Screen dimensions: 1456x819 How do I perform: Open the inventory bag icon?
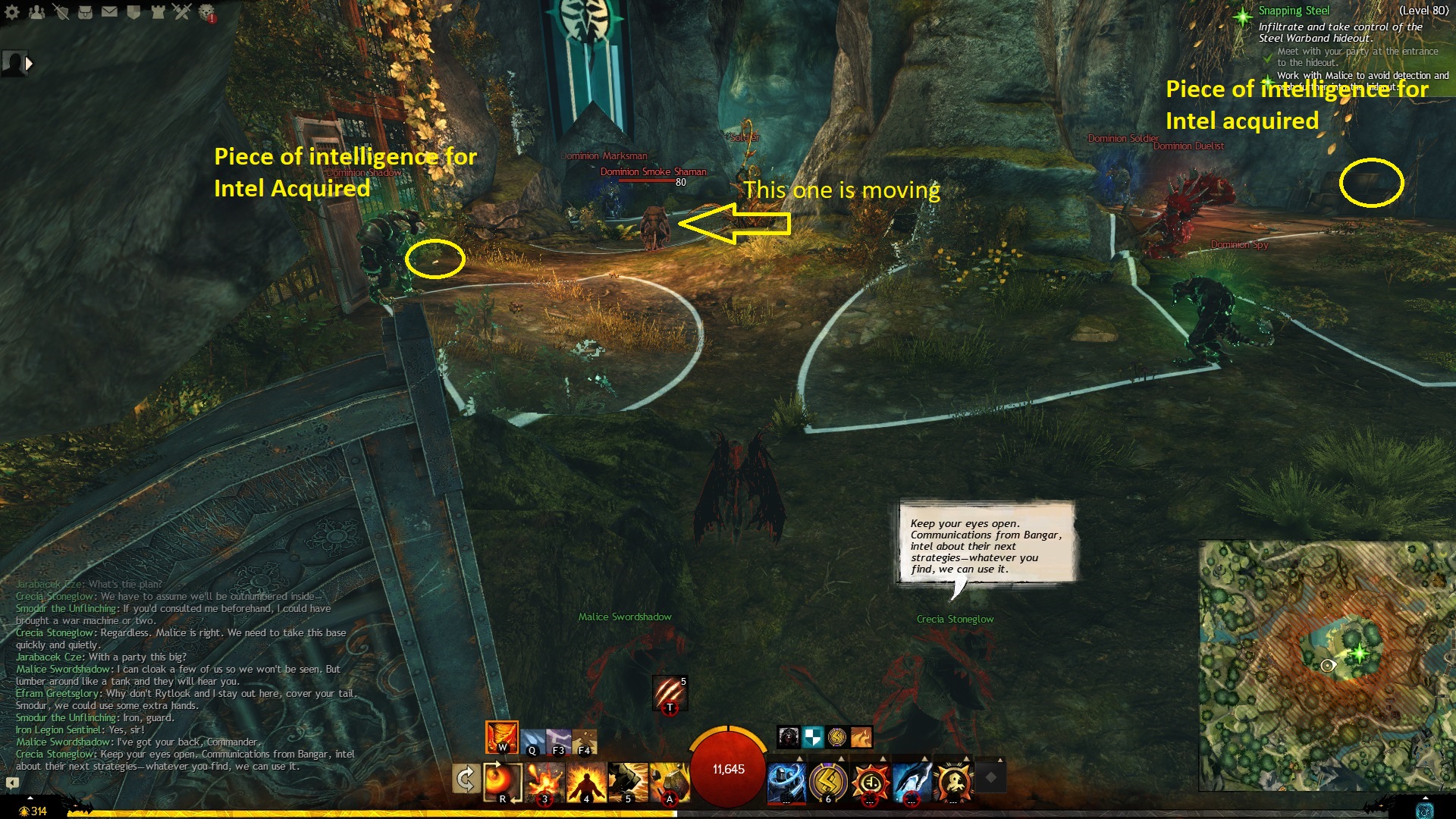coord(85,12)
